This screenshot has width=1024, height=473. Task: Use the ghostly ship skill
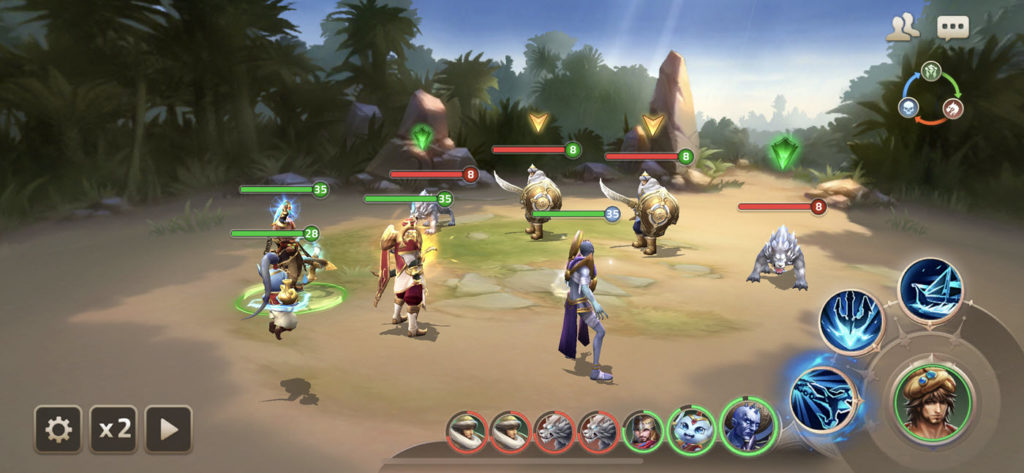coord(929,289)
